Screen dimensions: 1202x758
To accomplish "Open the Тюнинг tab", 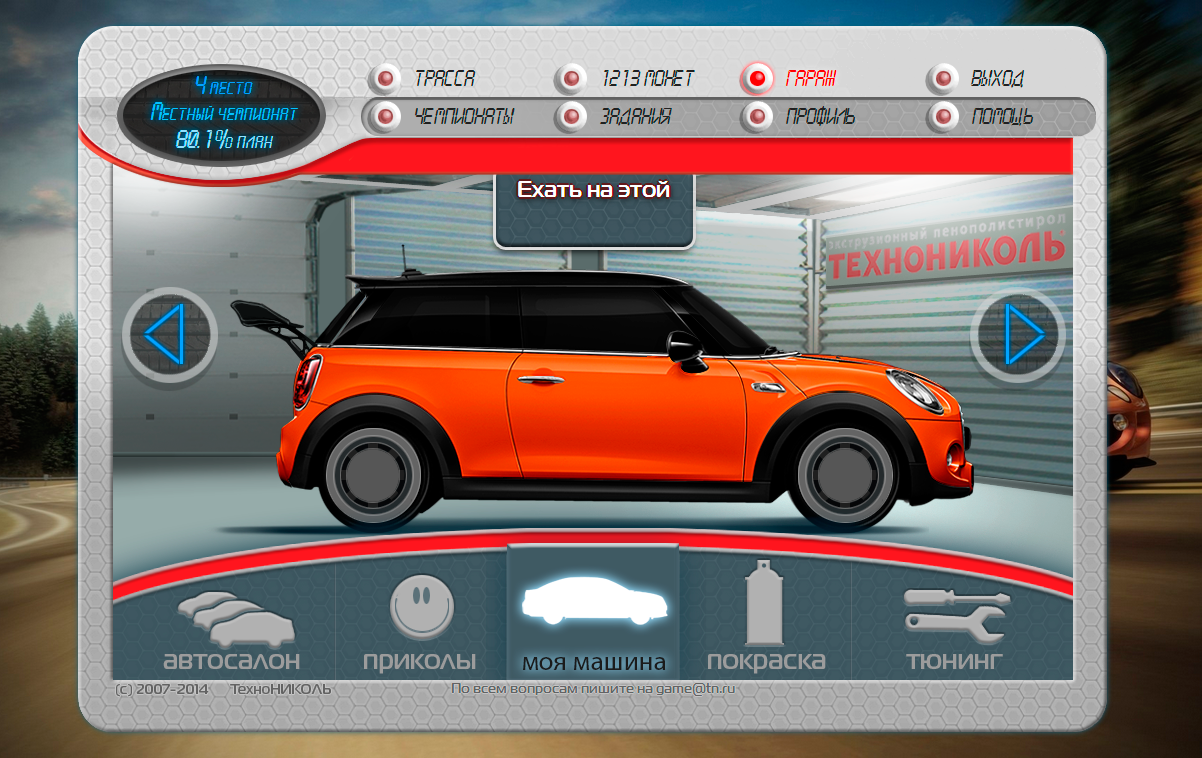I will [954, 625].
